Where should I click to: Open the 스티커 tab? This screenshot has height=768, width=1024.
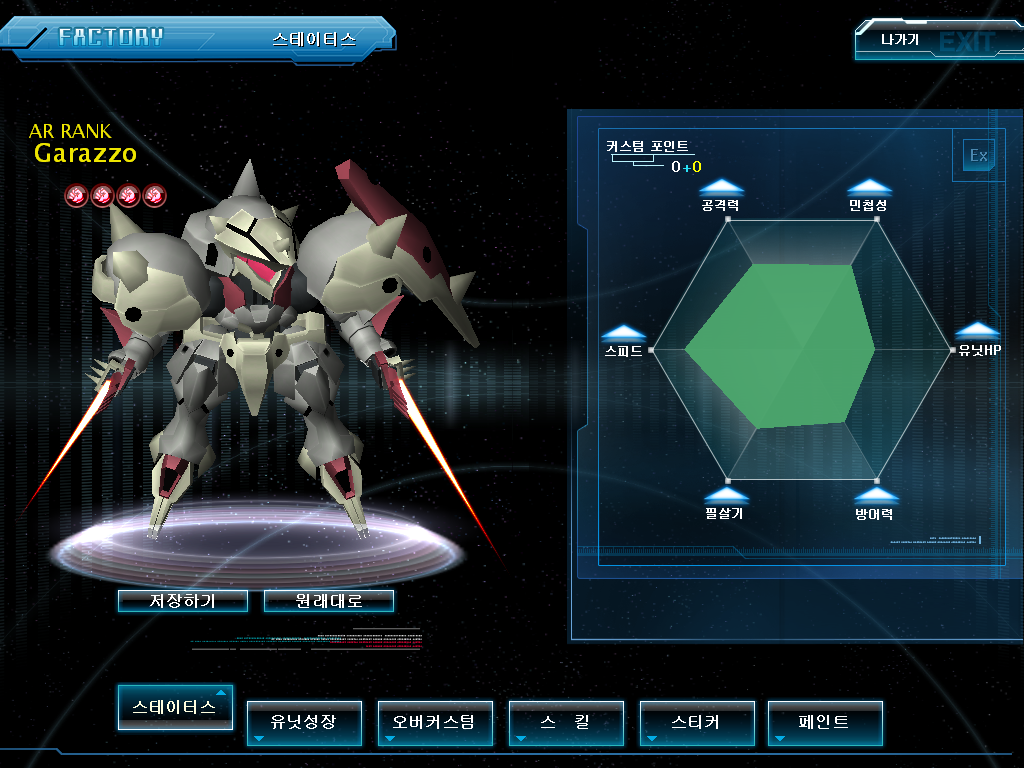tap(696, 722)
